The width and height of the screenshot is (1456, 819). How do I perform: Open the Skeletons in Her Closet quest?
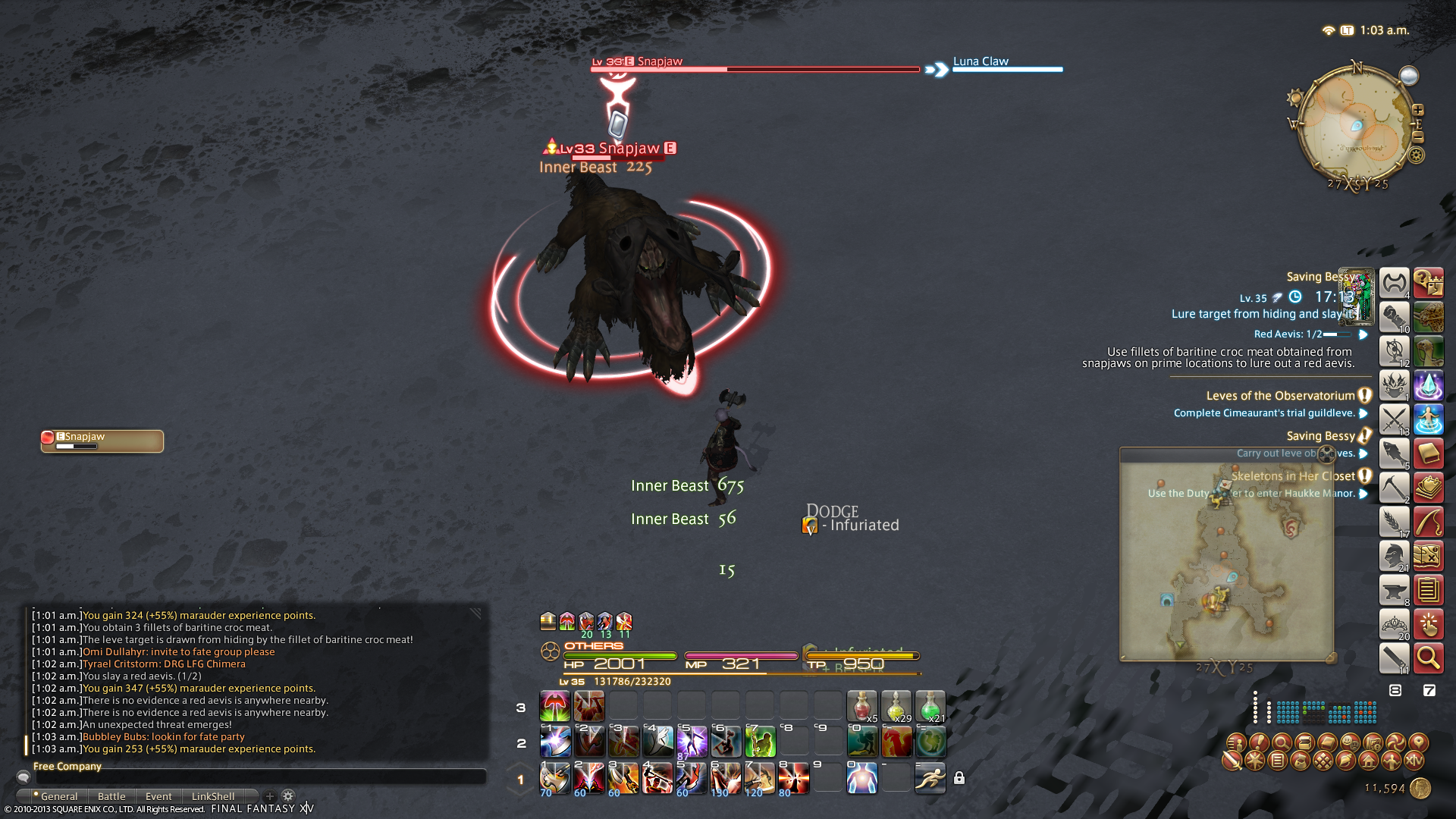click(1293, 476)
